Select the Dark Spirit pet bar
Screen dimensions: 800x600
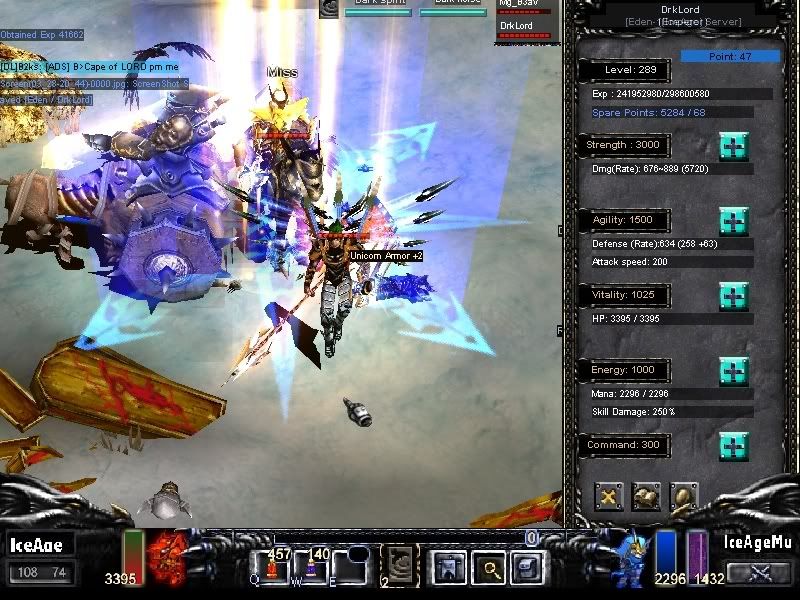pyautogui.click(x=377, y=11)
